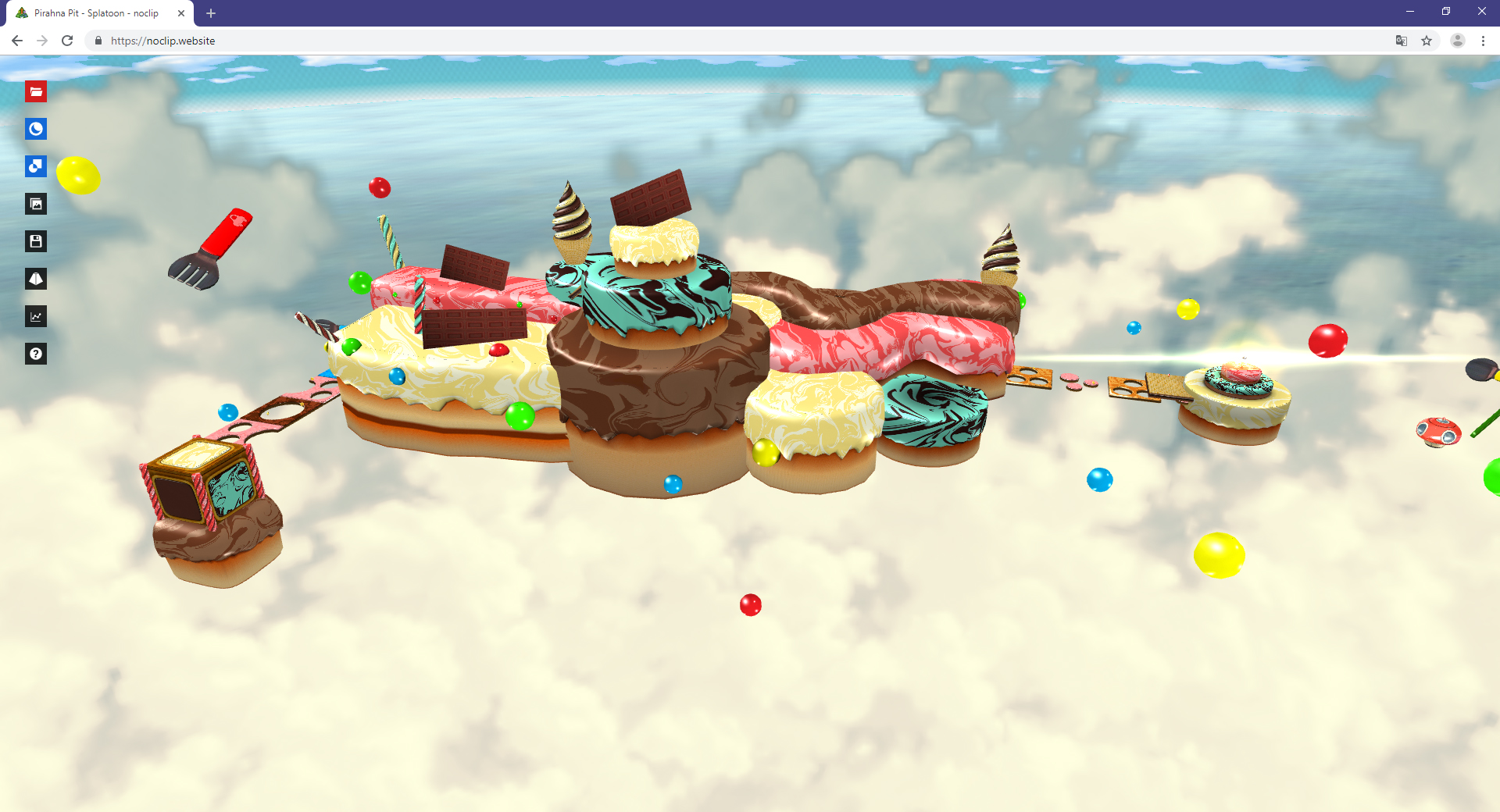The image size is (1500, 812).
Task: Open the camera frustum settings icon
Action: 36,279
